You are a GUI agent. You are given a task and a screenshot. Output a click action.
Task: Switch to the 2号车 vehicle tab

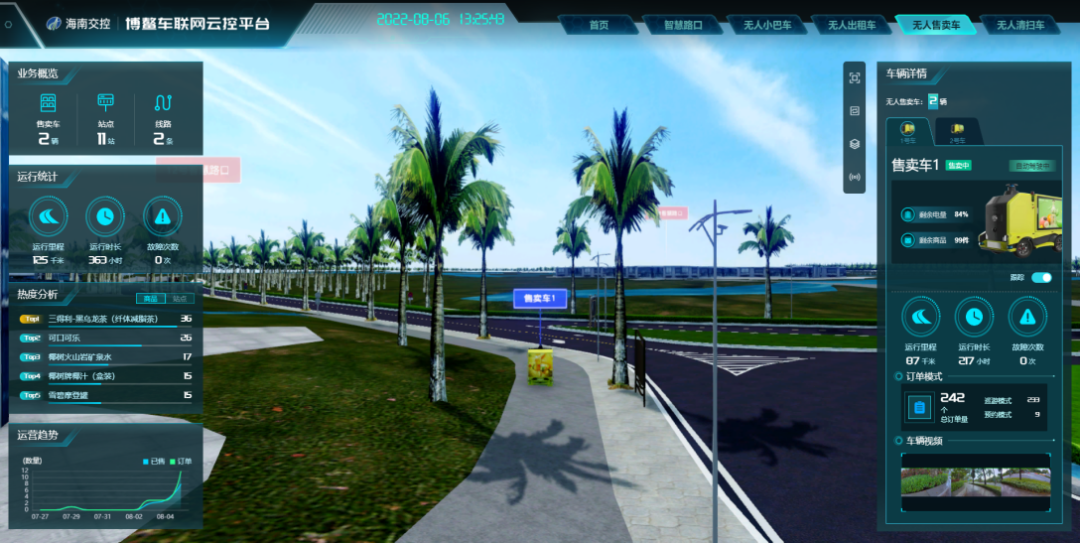tap(957, 132)
